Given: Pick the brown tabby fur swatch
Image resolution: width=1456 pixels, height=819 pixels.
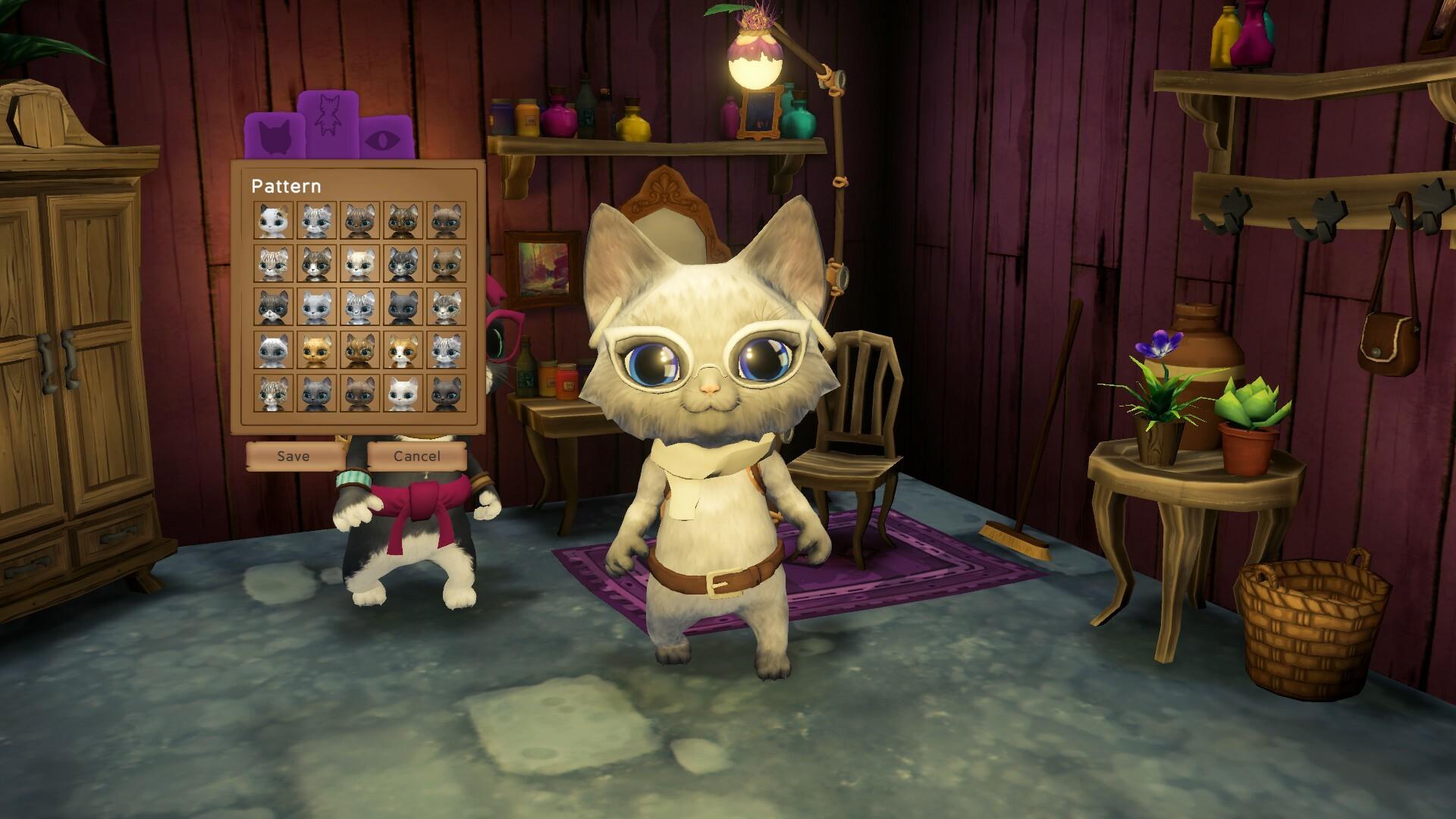Looking at the screenshot, I should click(x=359, y=221).
